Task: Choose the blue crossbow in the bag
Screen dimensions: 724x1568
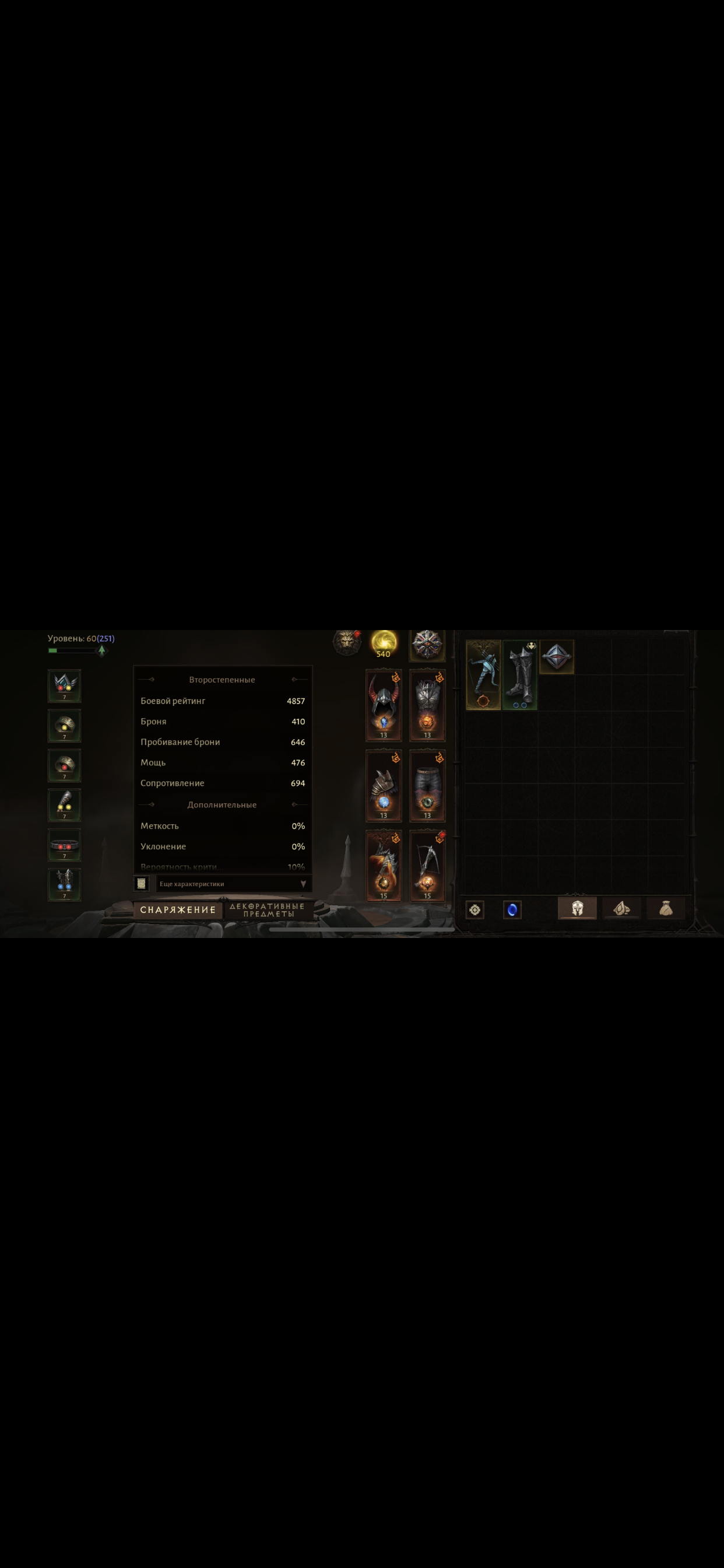Action: click(x=483, y=674)
